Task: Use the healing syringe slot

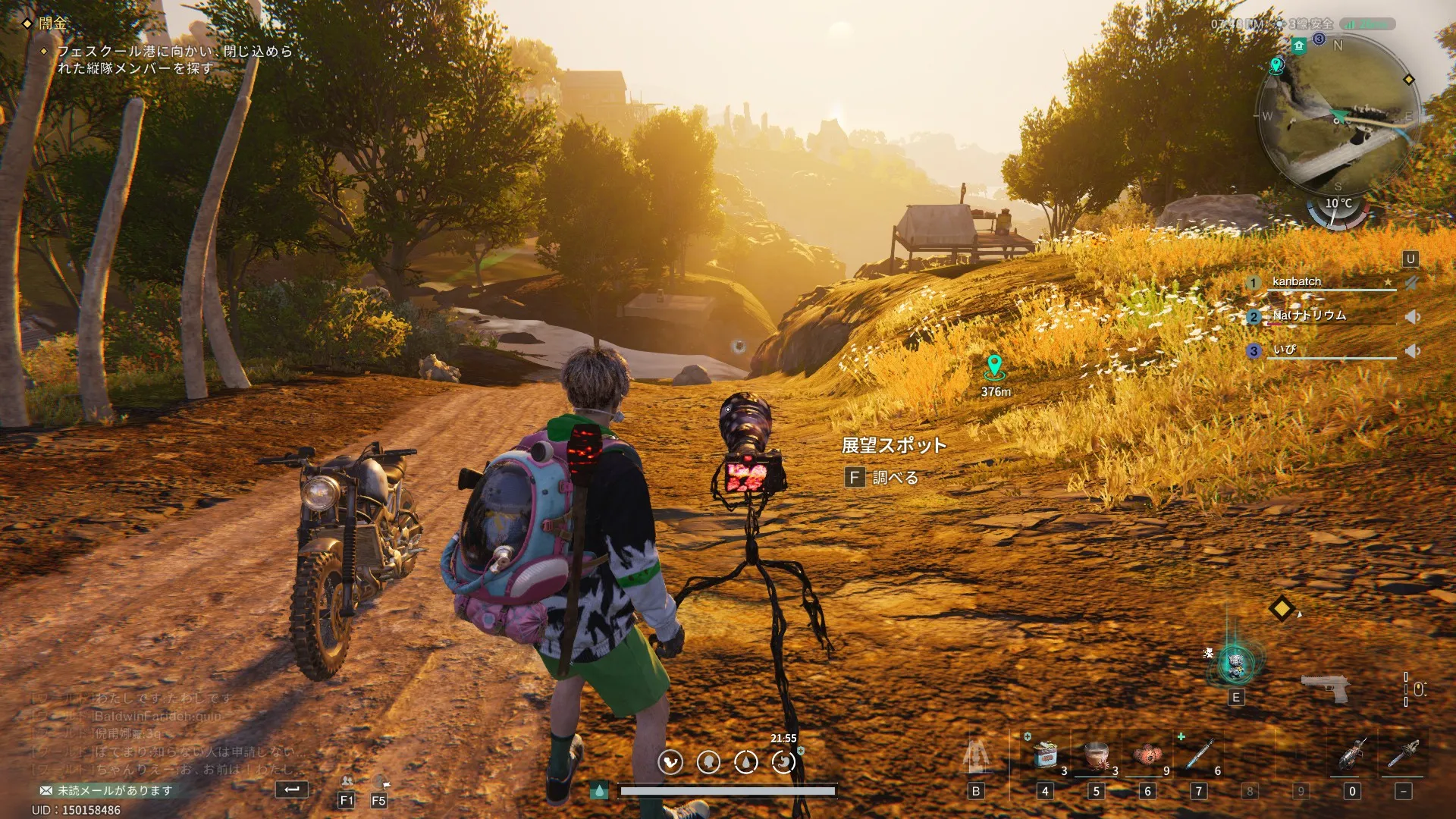Action: coord(1199,755)
